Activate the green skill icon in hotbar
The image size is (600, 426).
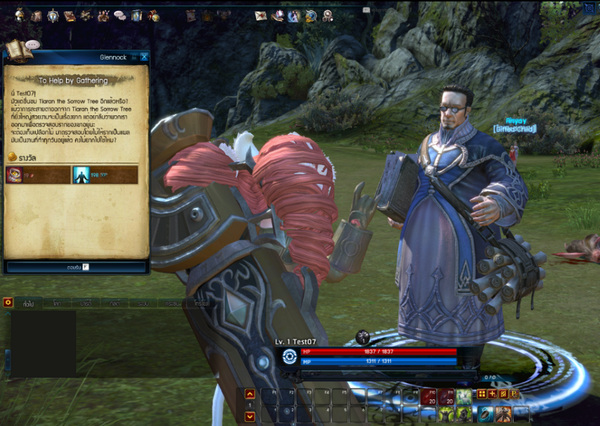(463, 397)
